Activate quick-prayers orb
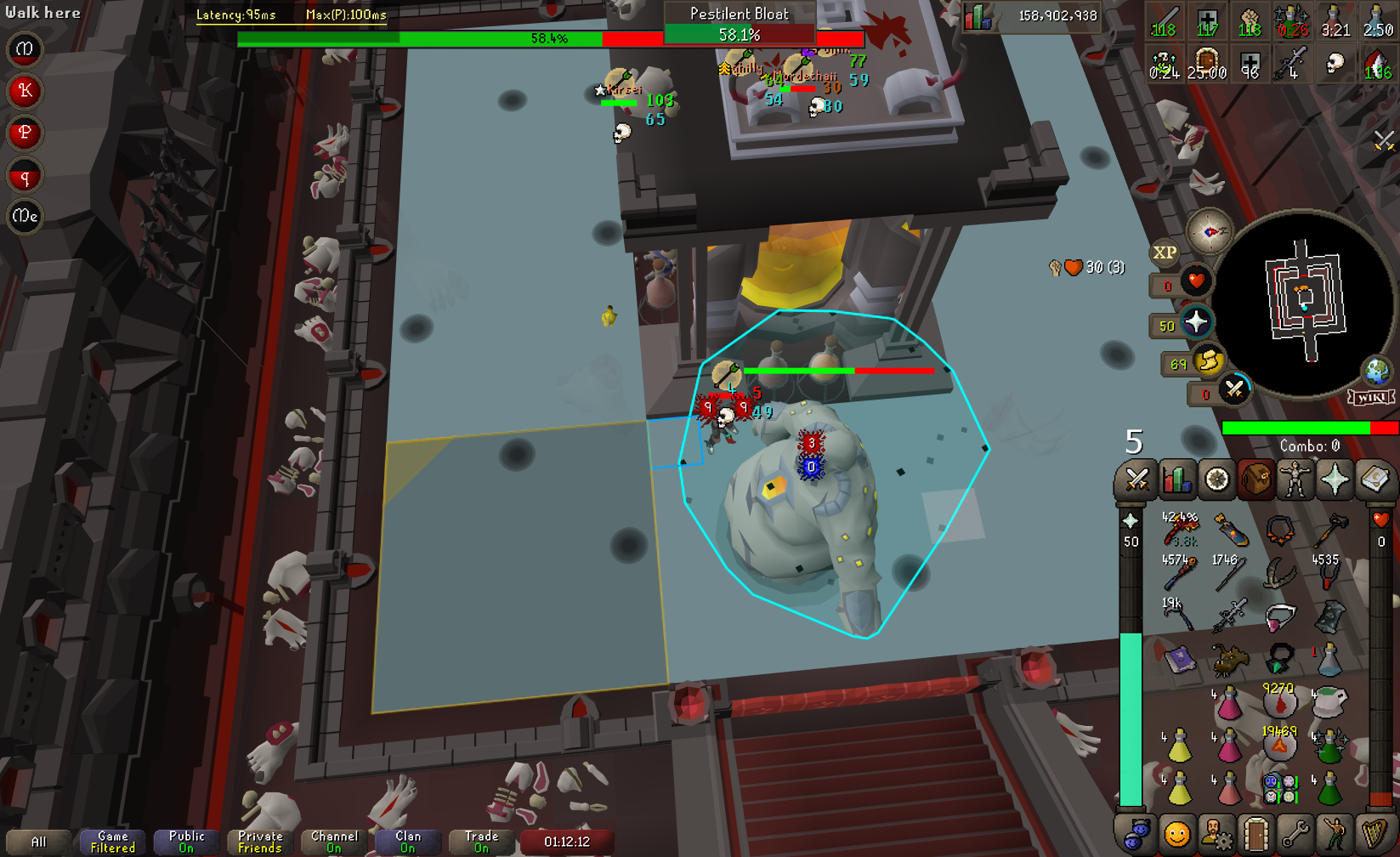This screenshot has height=857, width=1400. point(1196,322)
